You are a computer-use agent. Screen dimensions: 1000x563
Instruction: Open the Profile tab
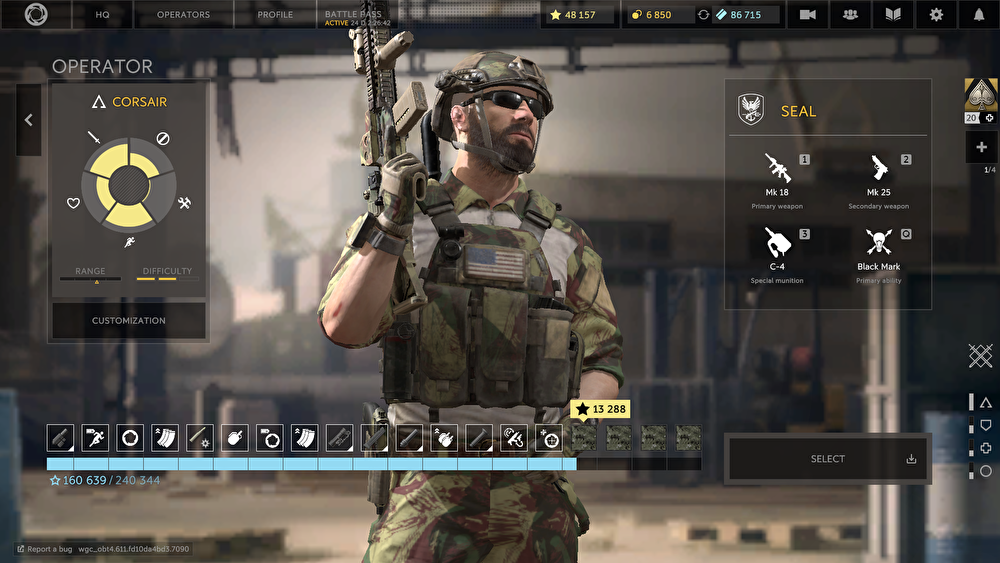(275, 15)
